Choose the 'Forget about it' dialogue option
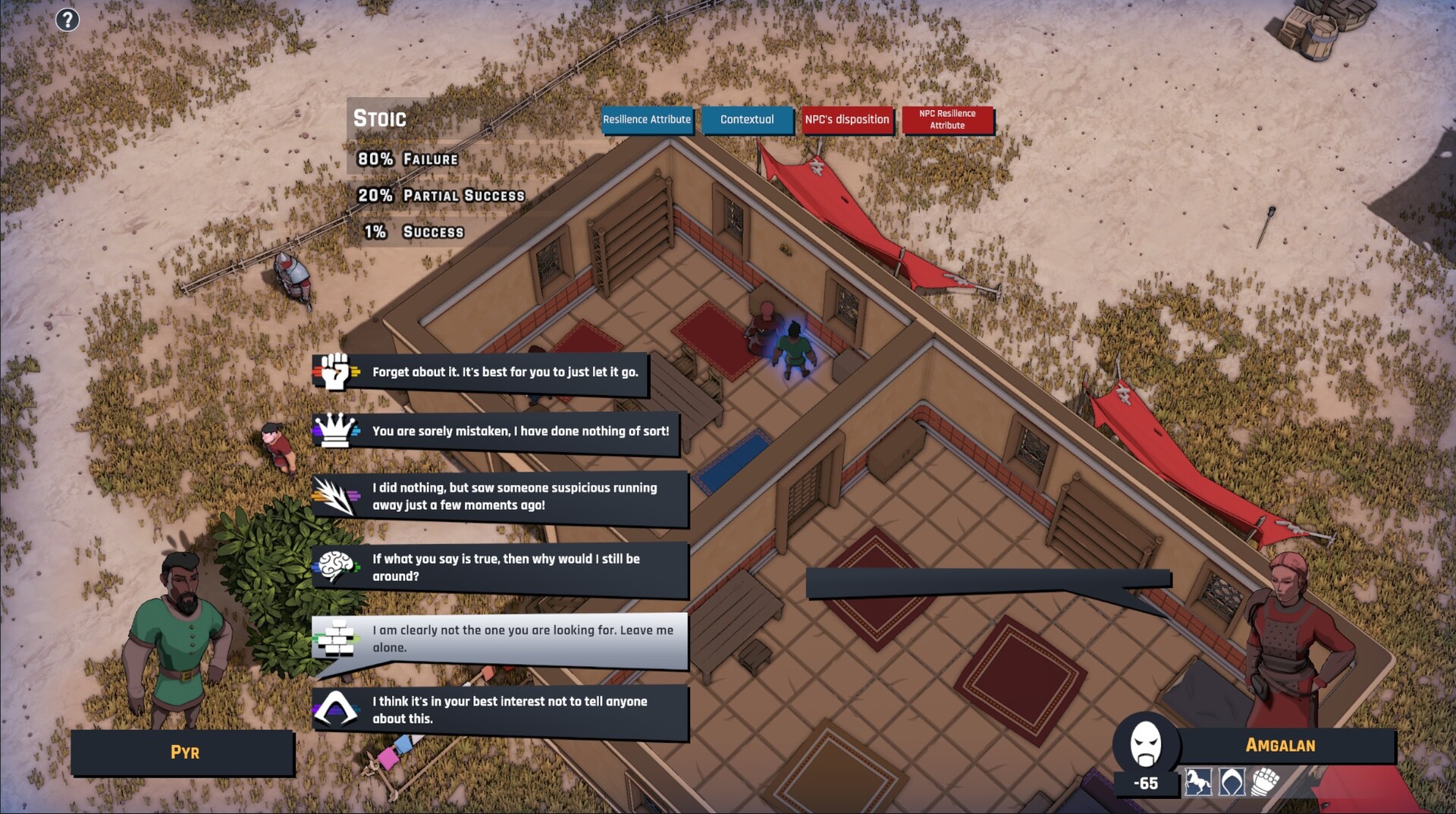This screenshot has width=1456, height=814. (504, 372)
